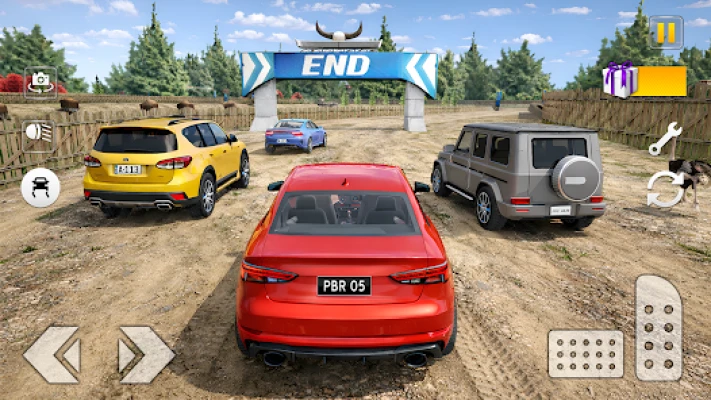Switch the camera view
The width and height of the screenshot is (711, 400).
(40, 82)
